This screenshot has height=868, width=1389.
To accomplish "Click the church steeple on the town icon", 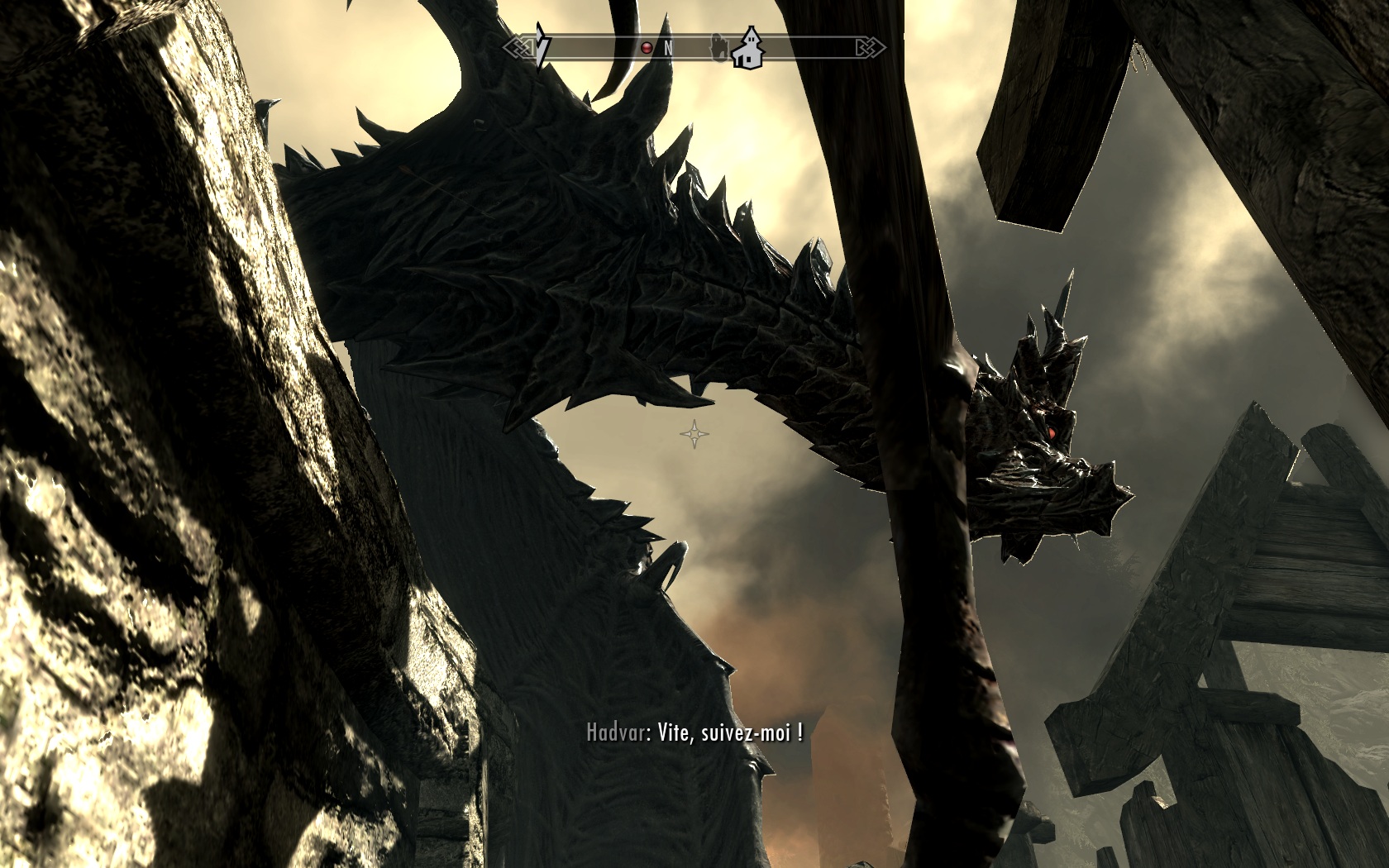I will pyautogui.click(x=751, y=33).
